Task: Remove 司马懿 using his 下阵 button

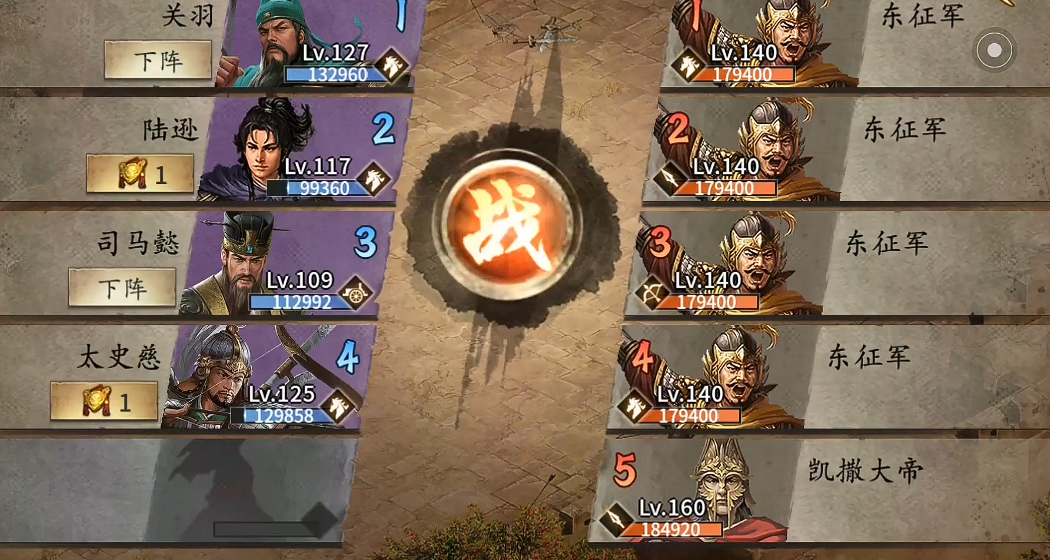Action: pyautogui.click(x=122, y=288)
